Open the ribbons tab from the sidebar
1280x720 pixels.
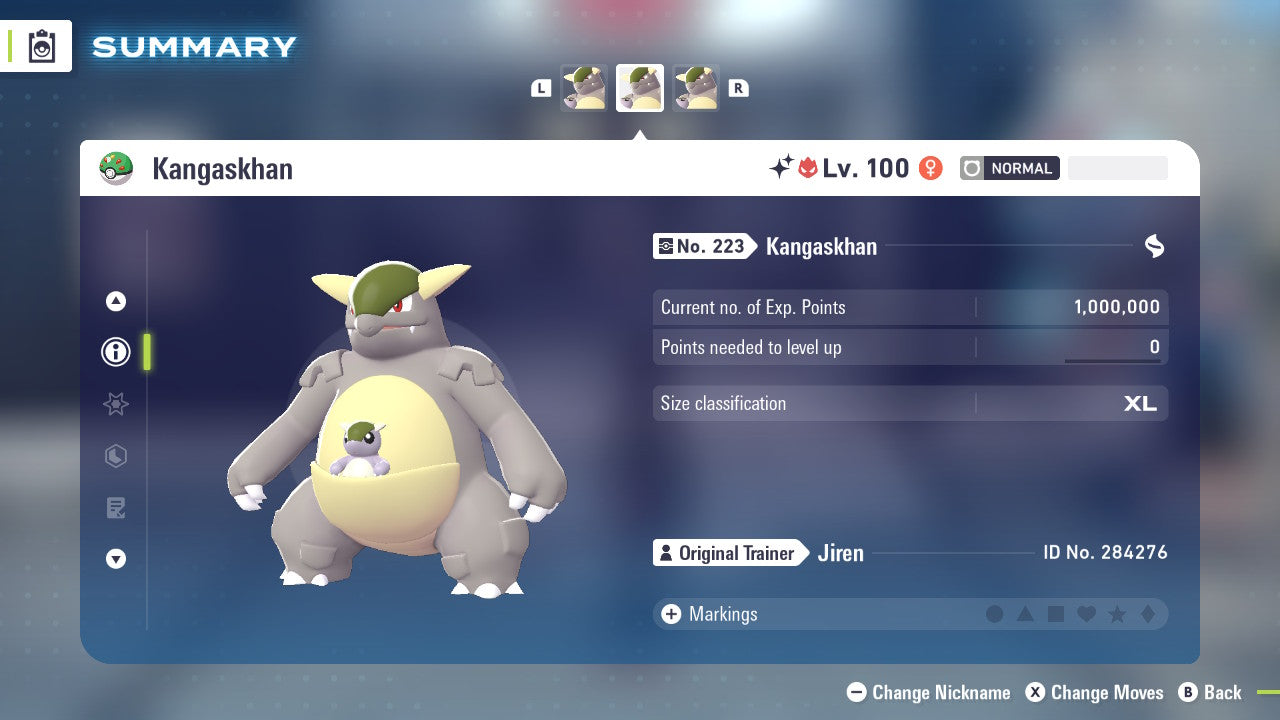point(115,404)
